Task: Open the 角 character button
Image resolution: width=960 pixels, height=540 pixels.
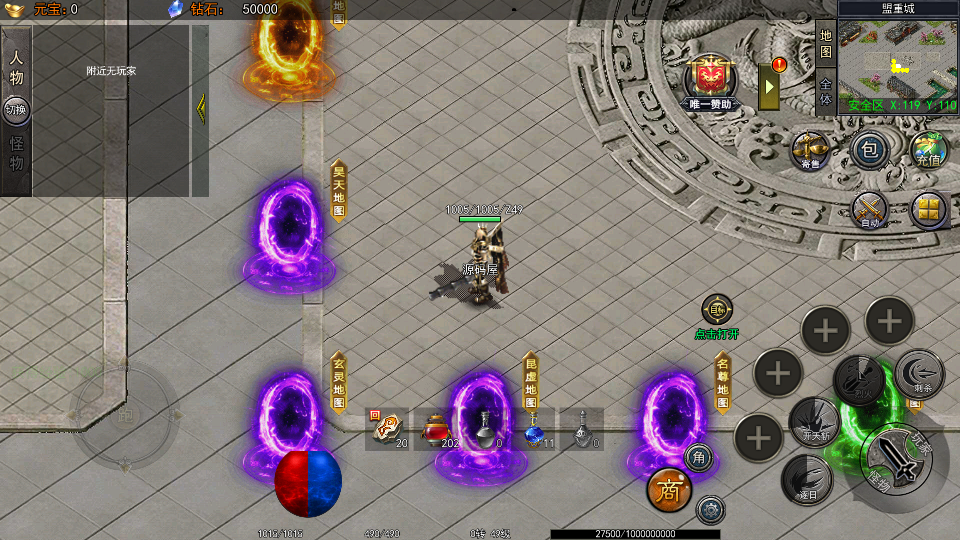Action: [x=699, y=458]
